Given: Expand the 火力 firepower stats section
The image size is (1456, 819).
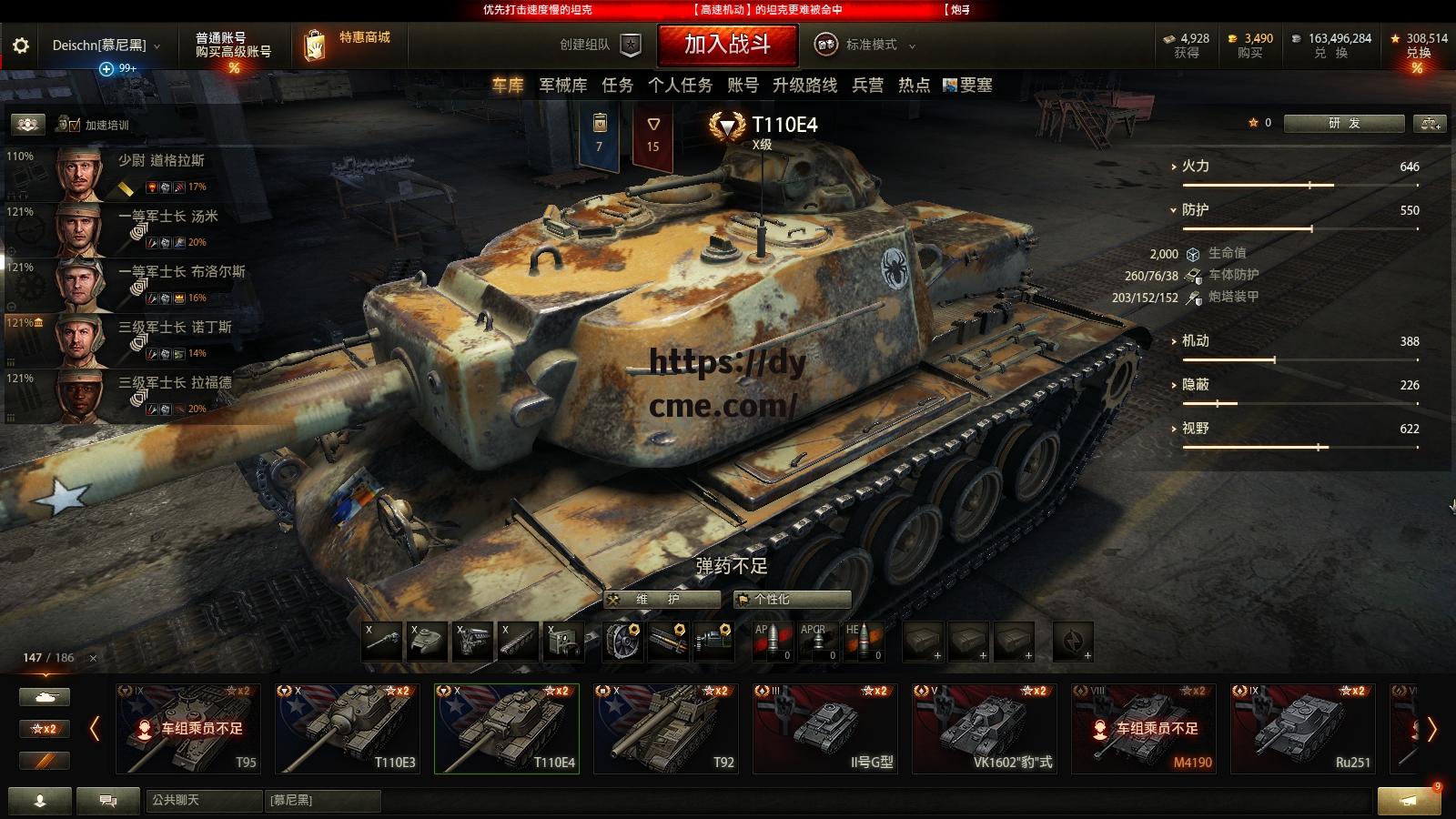Looking at the screenshot, I should (x=1194, y=167).
